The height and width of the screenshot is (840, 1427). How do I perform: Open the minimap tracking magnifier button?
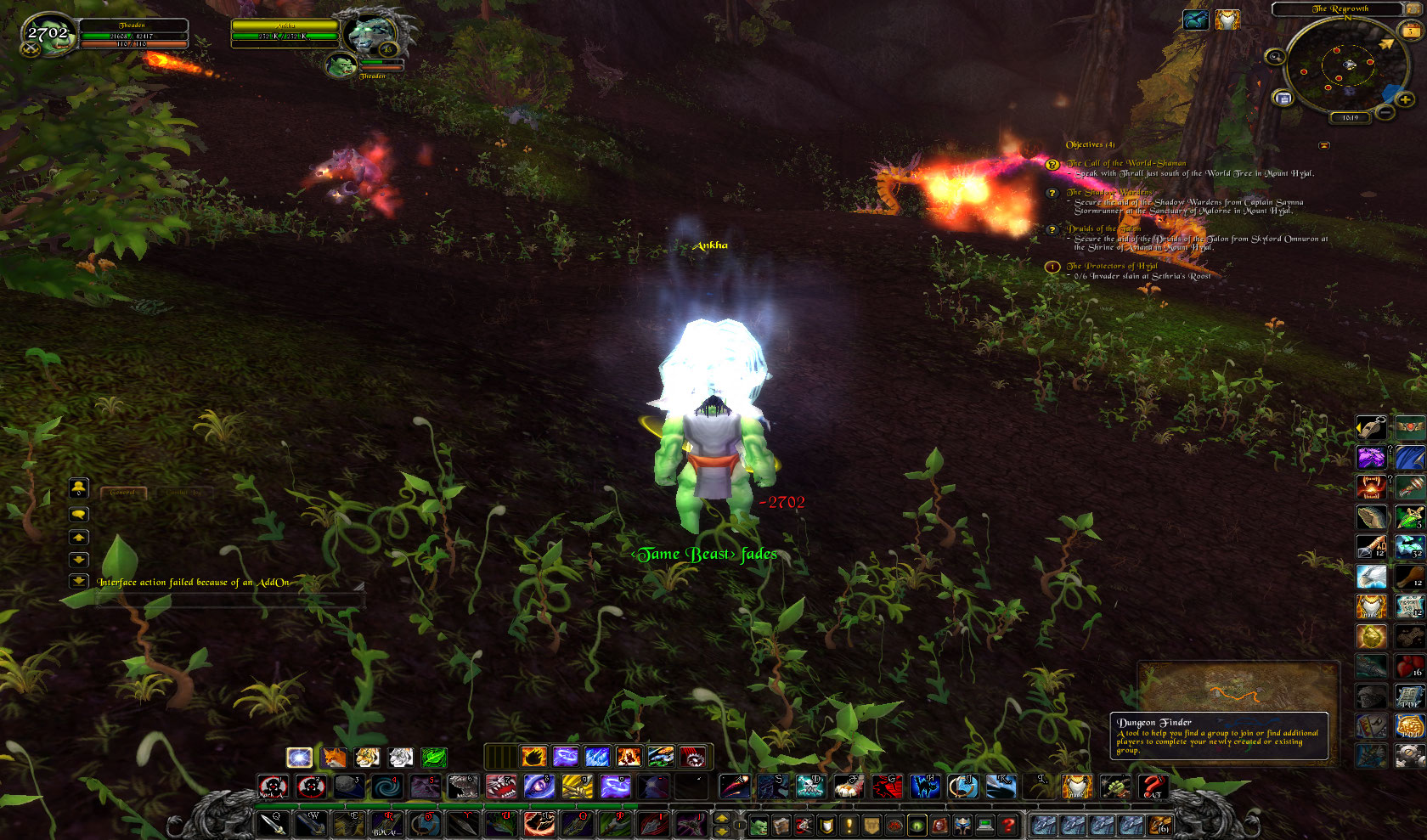point(1275,57)
